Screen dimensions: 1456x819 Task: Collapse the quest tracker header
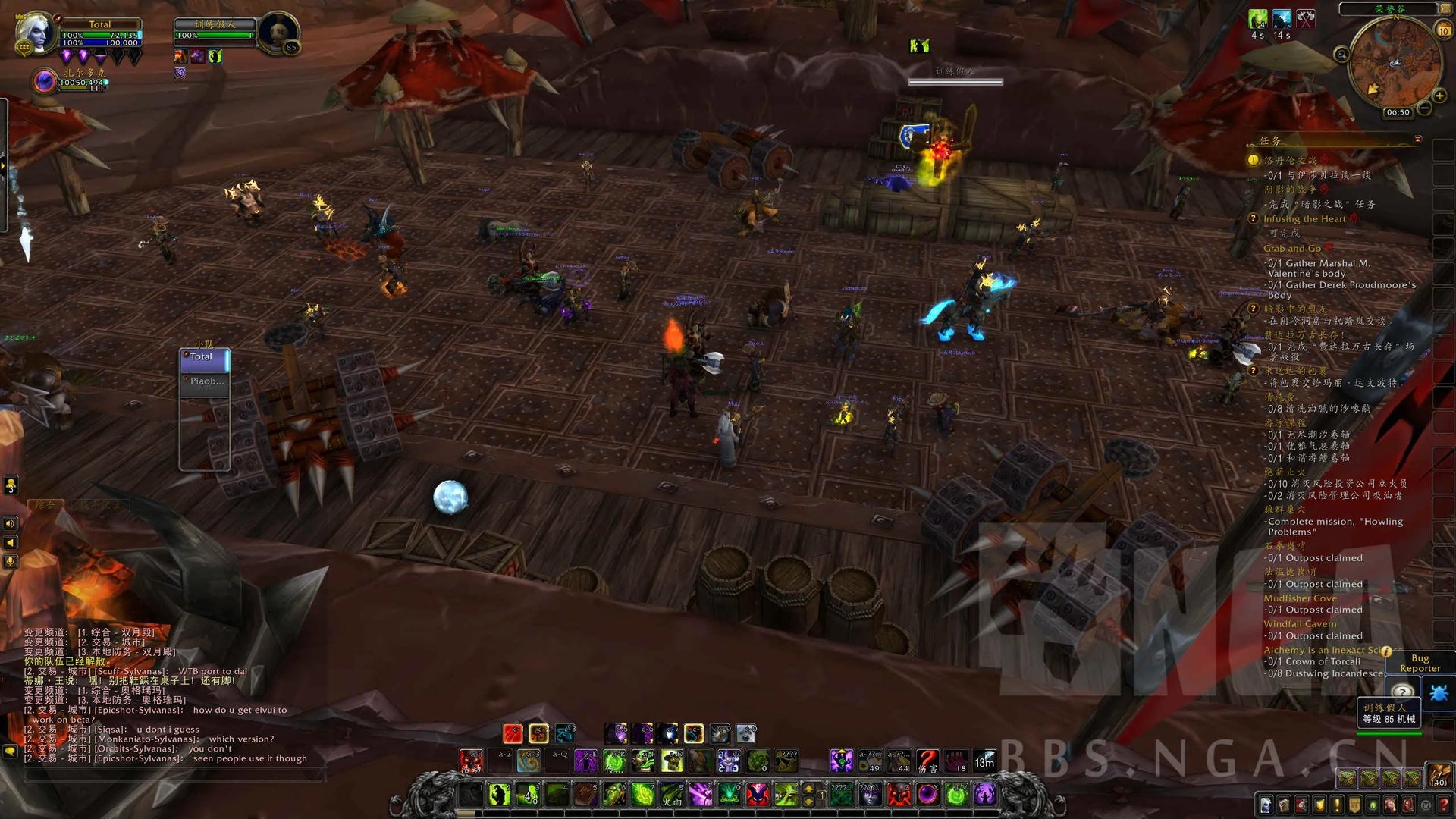point(1417,140)
